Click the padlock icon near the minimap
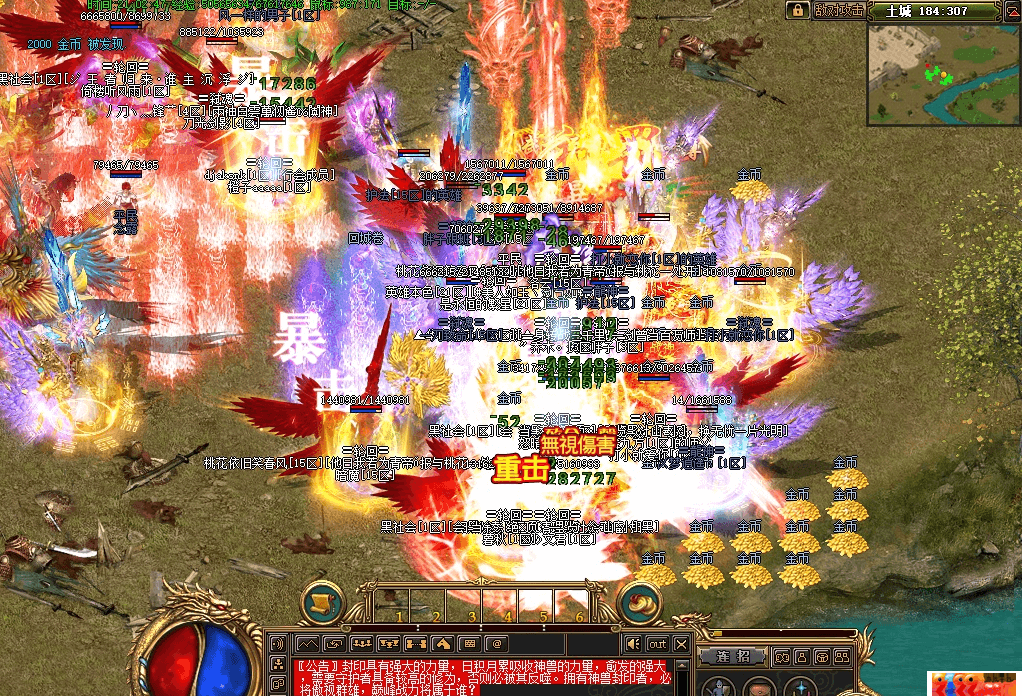This screenshot has height=696, width=1022. [797, 10]
